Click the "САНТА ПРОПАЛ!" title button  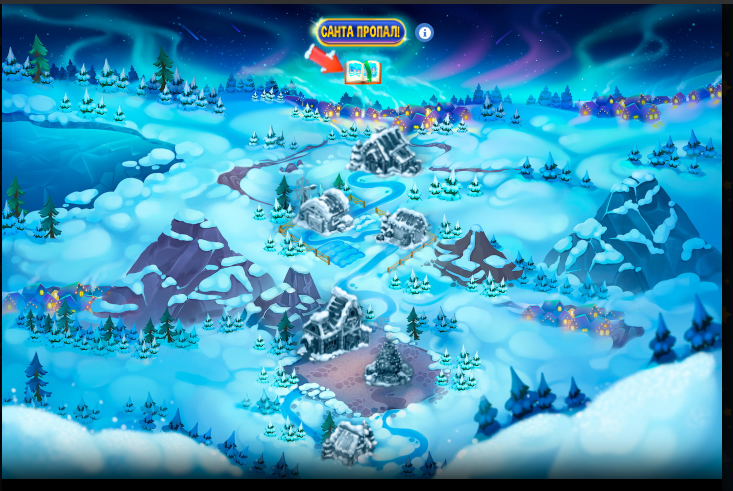pyautogui.click(x=361, y=32)
